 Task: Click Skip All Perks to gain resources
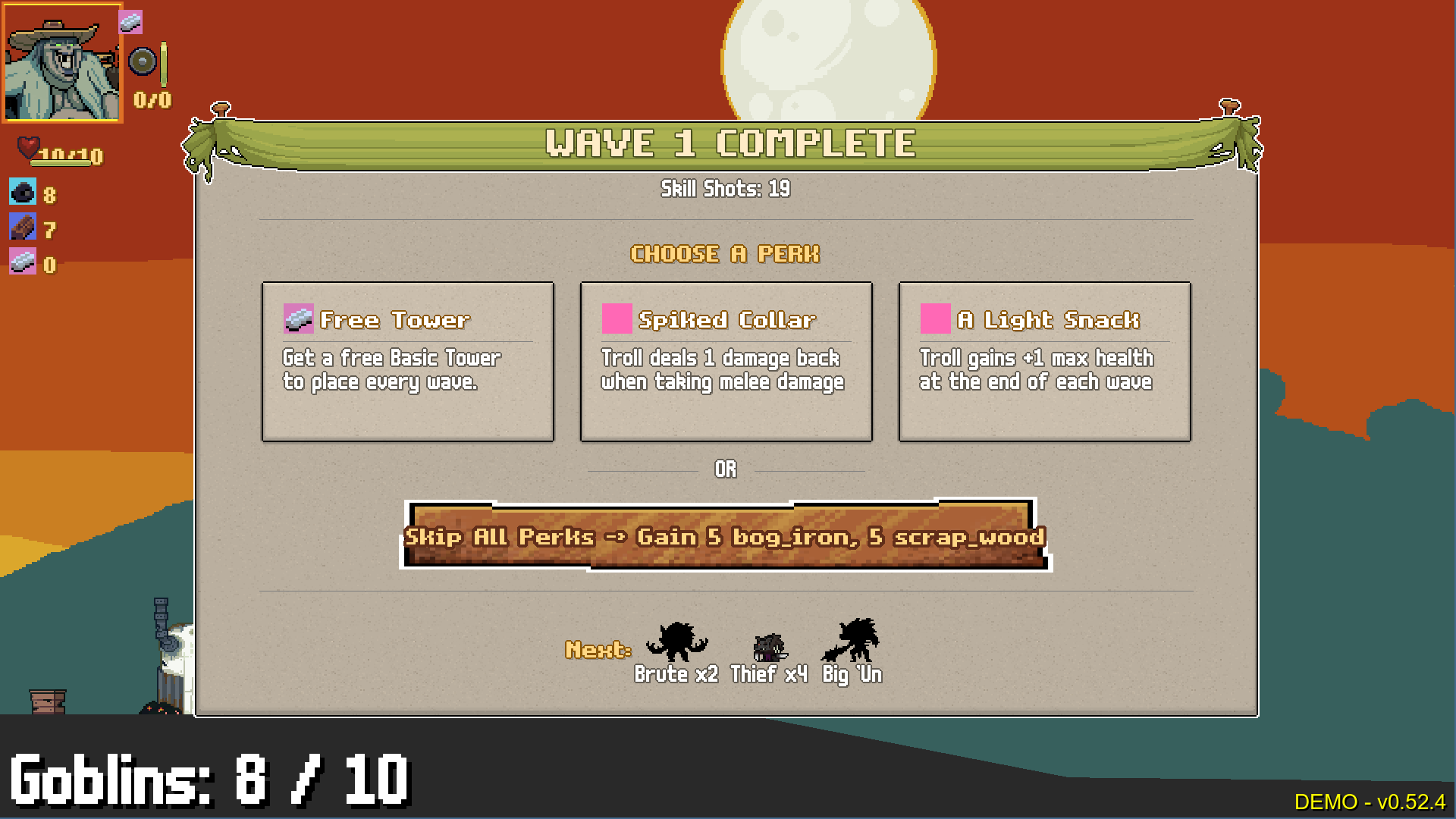tap(725, 537)
